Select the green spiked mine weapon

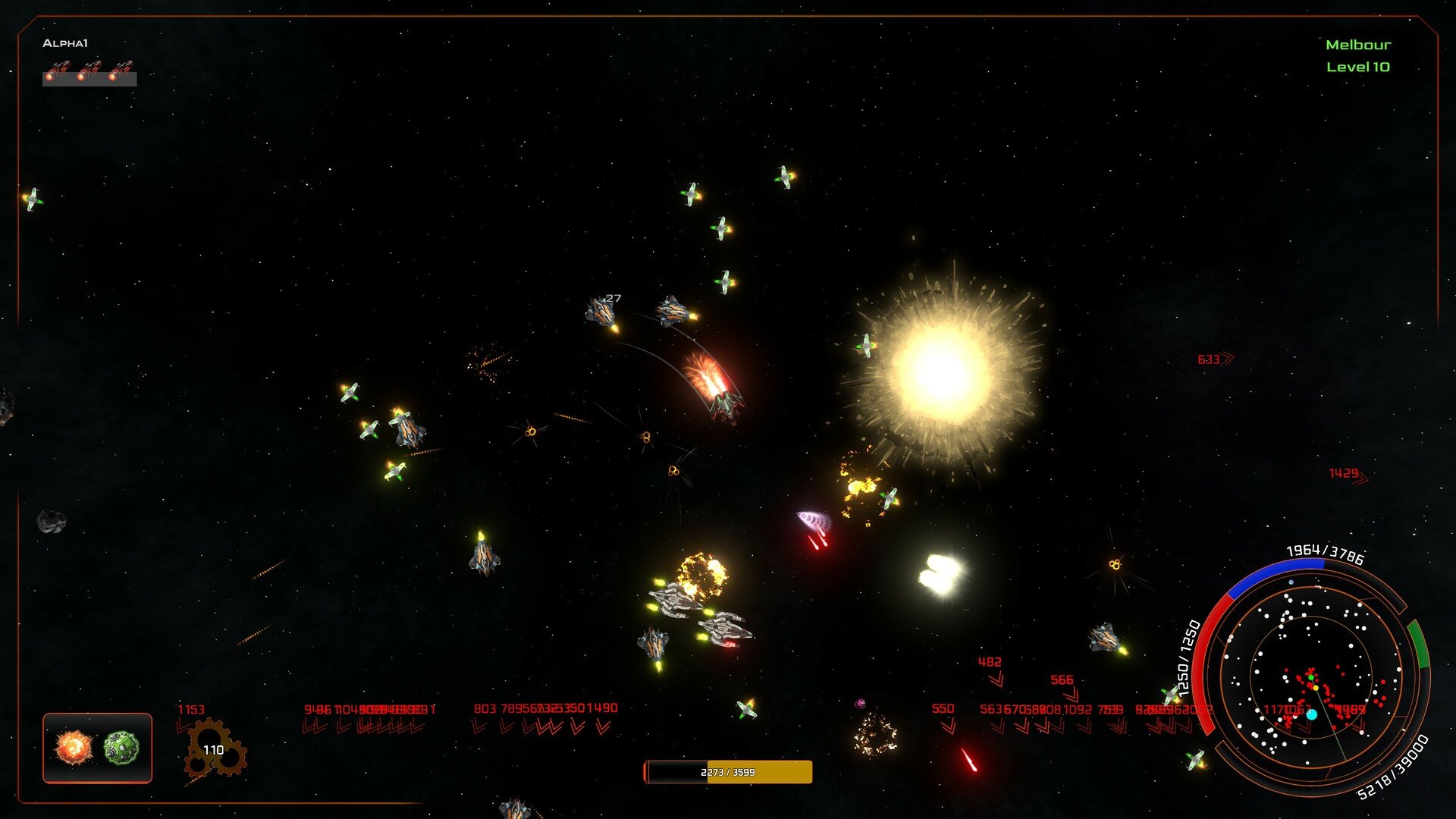point(121,748)
